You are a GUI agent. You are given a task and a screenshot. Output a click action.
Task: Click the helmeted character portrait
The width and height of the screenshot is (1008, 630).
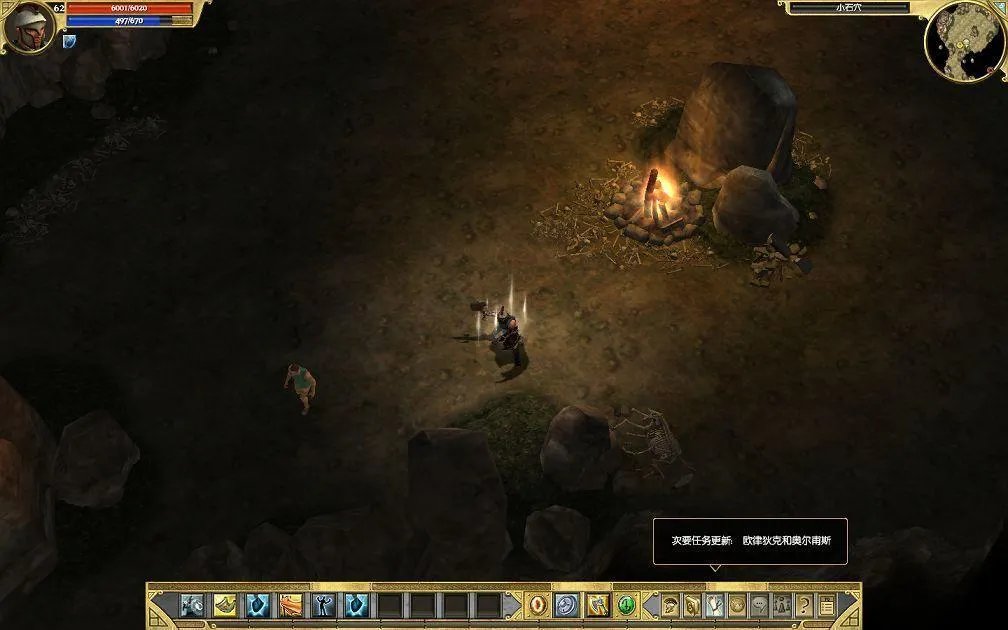28,27
